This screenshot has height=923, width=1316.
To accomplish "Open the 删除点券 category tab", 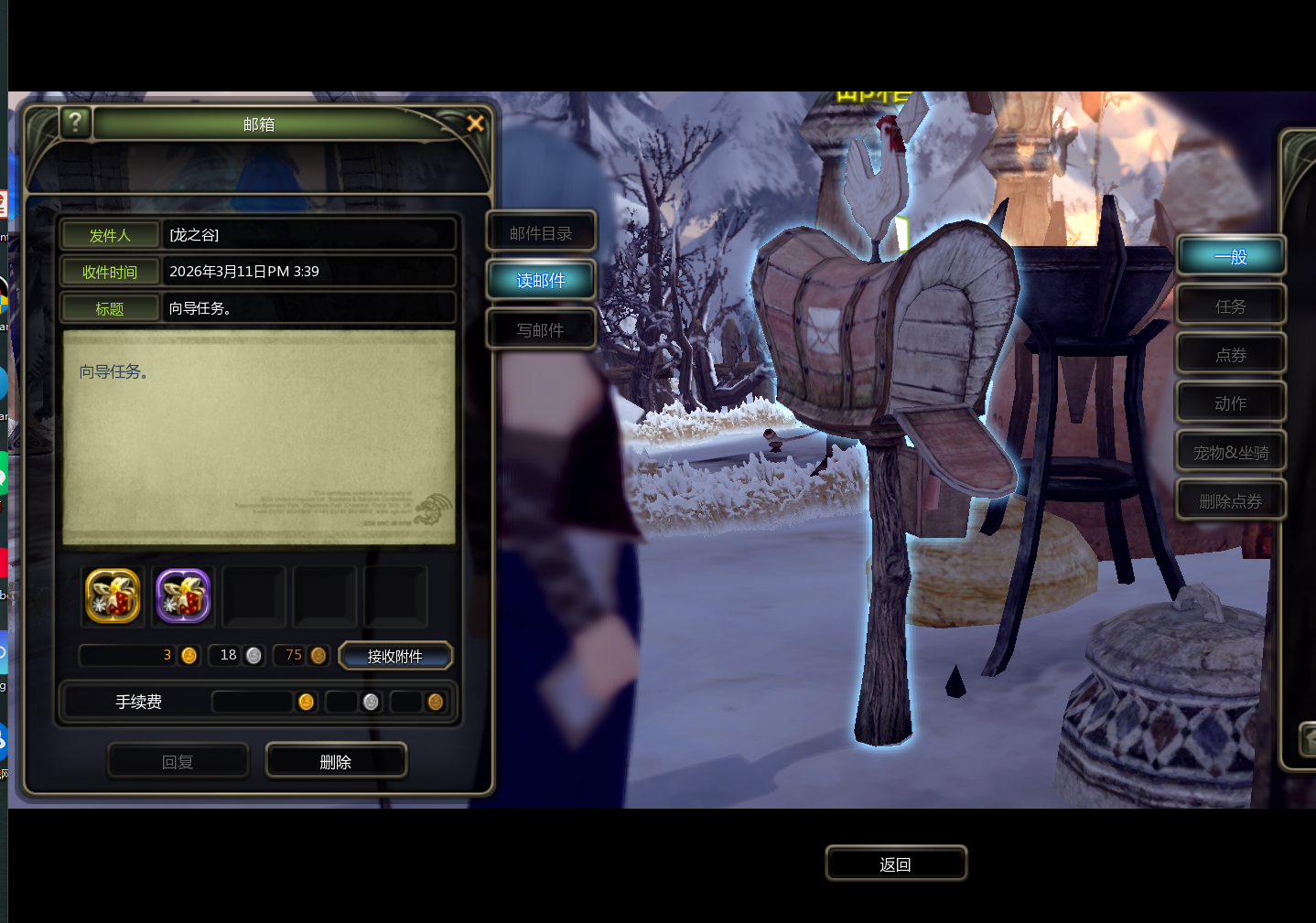I will (1230, 500).
